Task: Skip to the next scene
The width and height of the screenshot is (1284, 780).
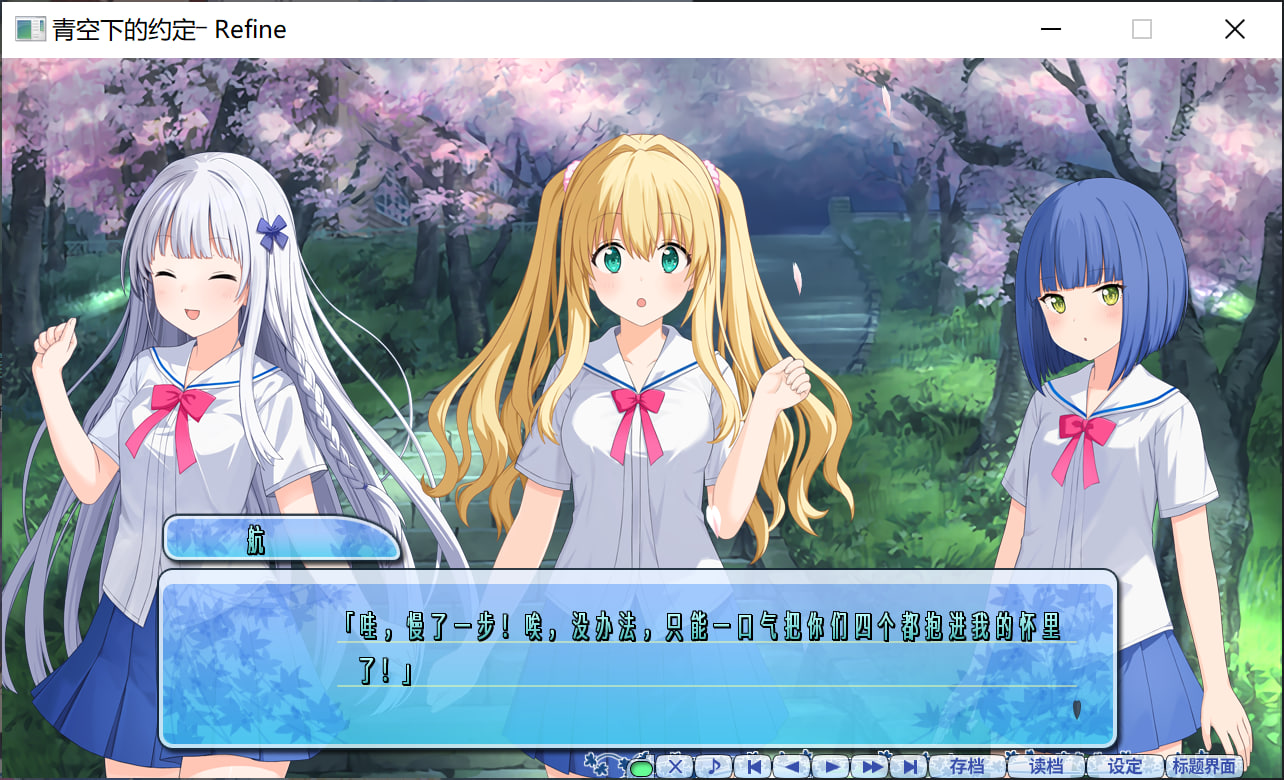Action: point(910,767)
